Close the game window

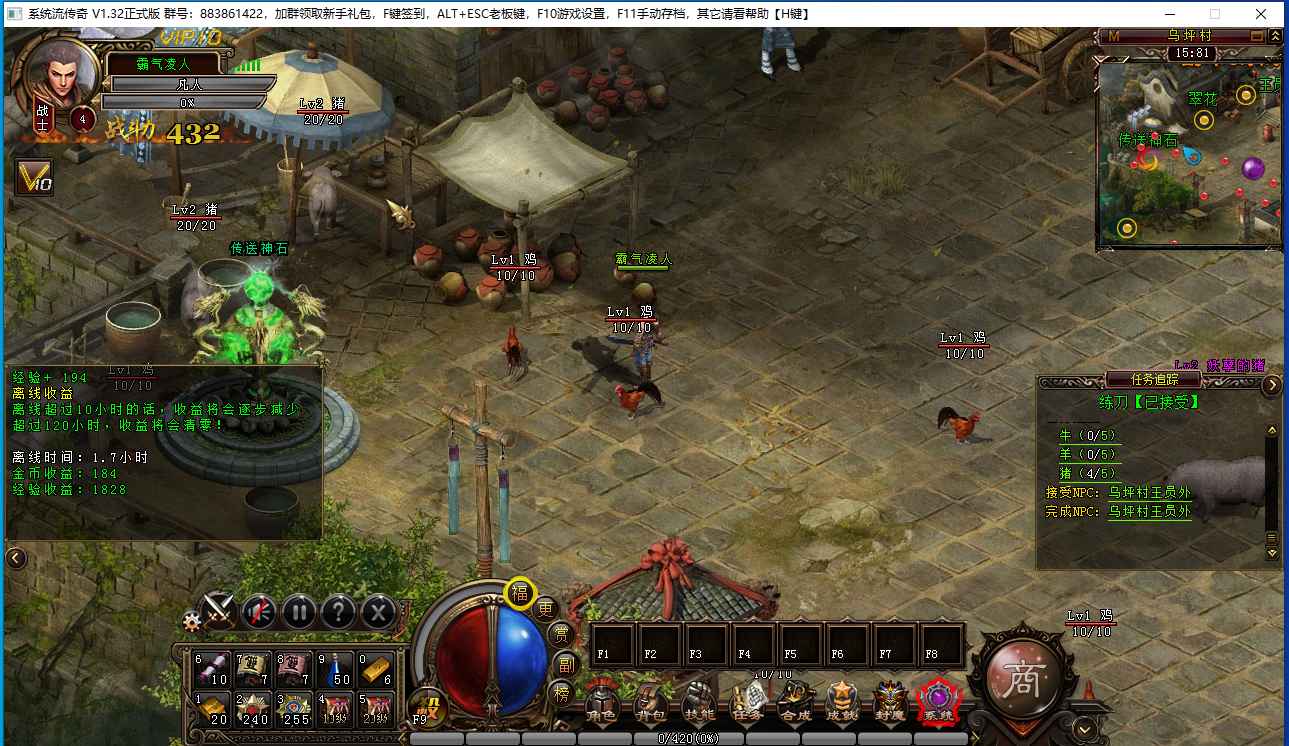point(1262,14)
